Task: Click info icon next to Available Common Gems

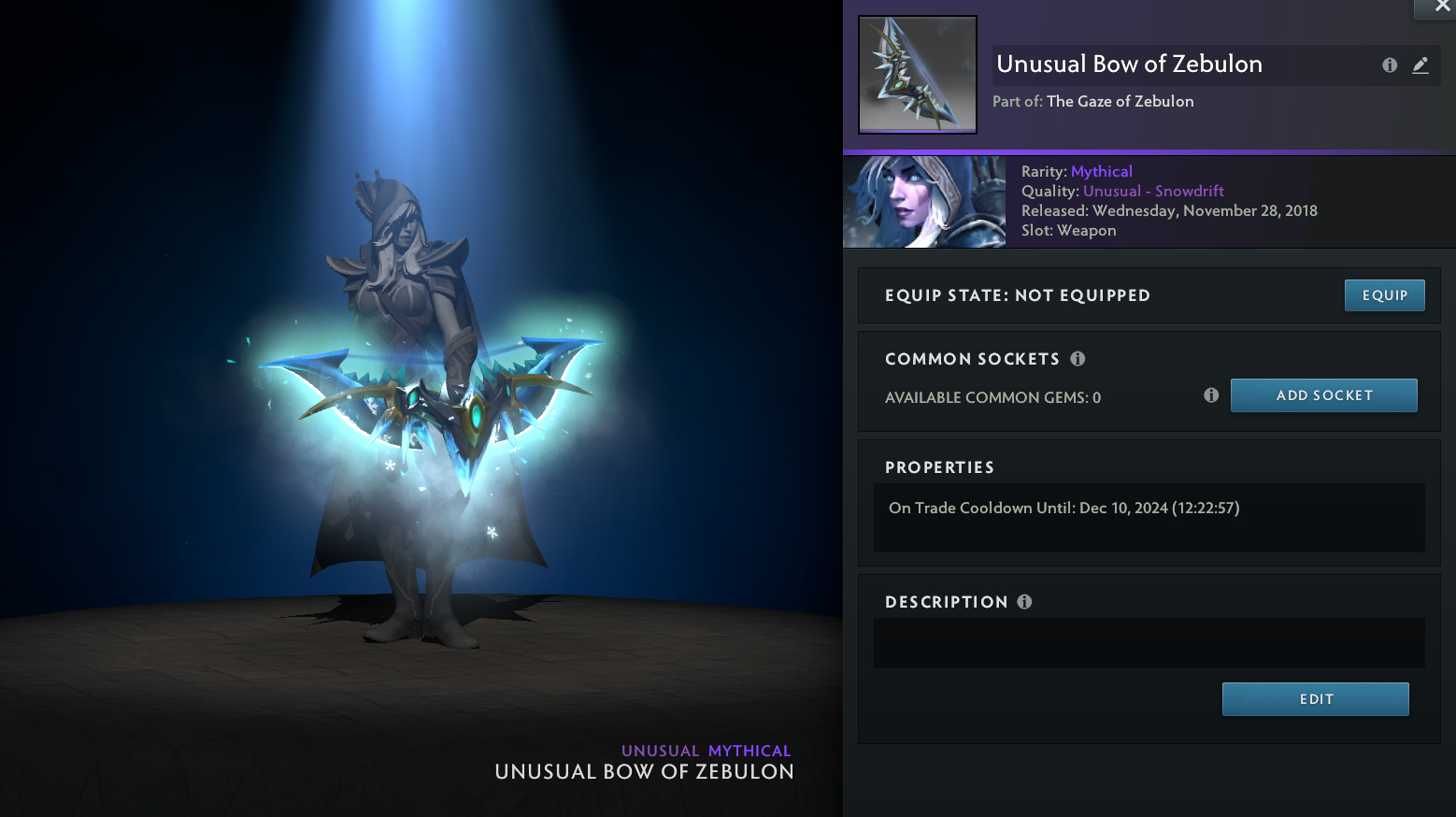Action: point(1211,395)
